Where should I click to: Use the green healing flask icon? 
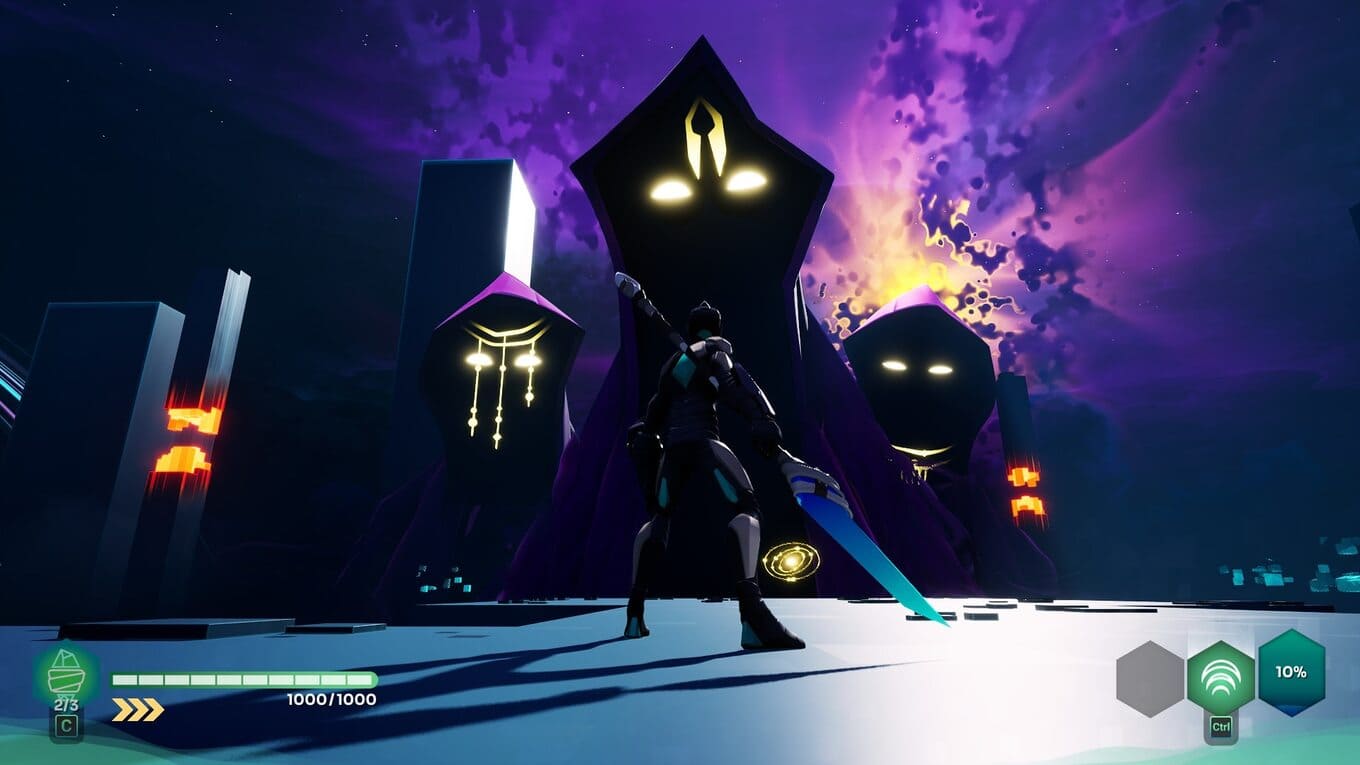pos(66,677)
